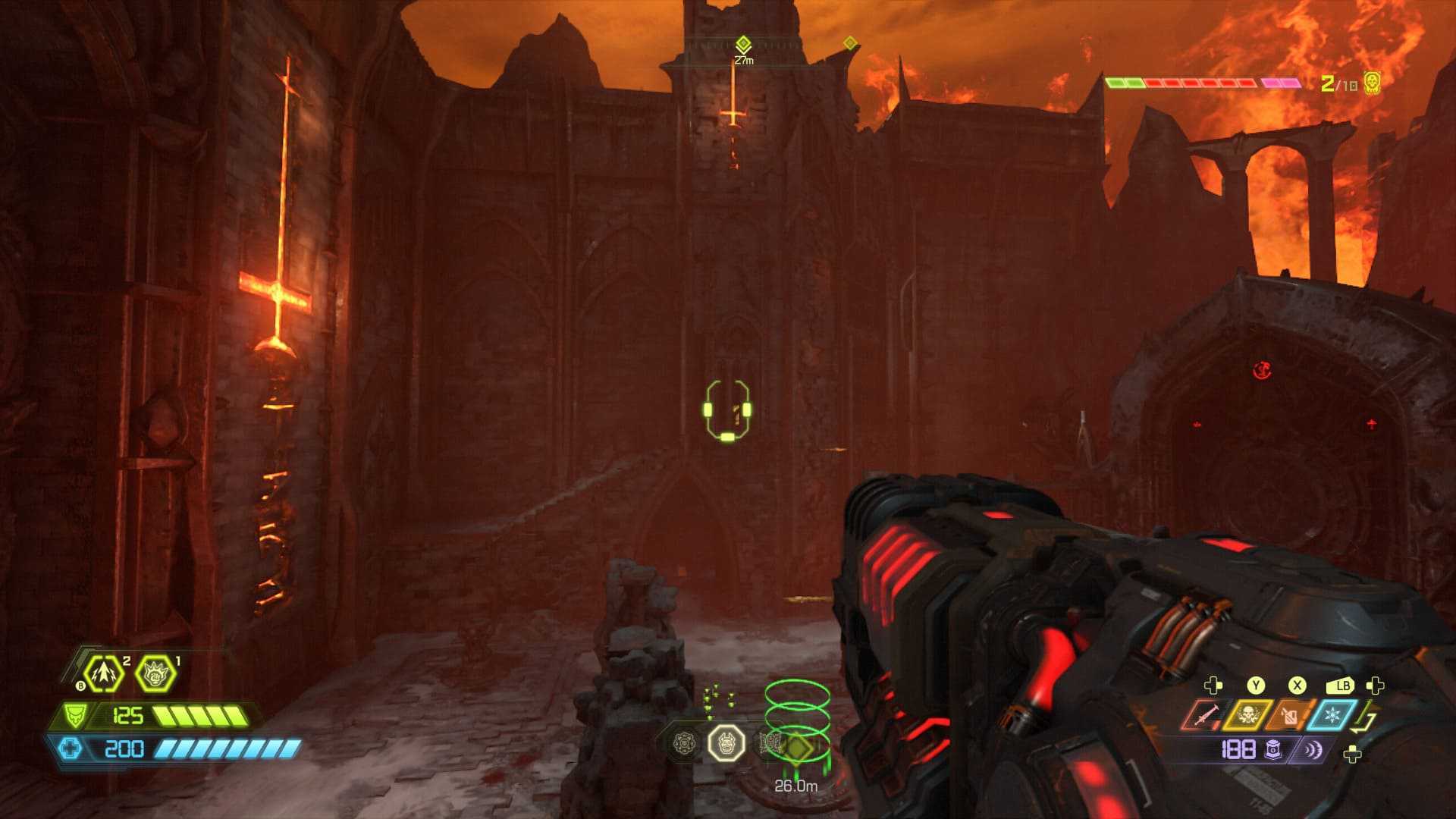Select the blue Ice Bomb slot
Viewport: 1456px width, 819px height.
click(1332, 715)
